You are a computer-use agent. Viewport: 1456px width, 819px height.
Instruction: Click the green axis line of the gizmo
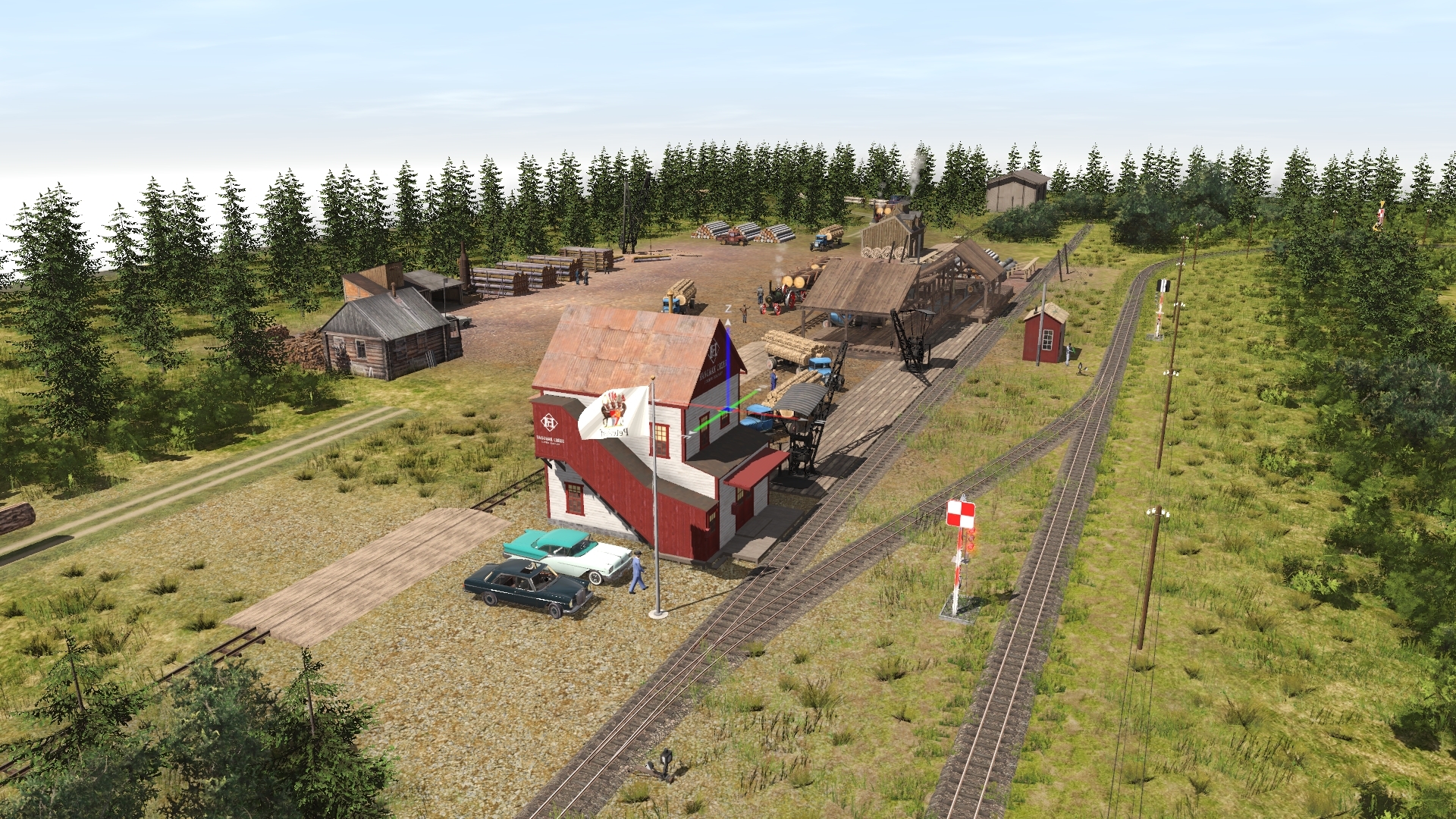[745, 399]
